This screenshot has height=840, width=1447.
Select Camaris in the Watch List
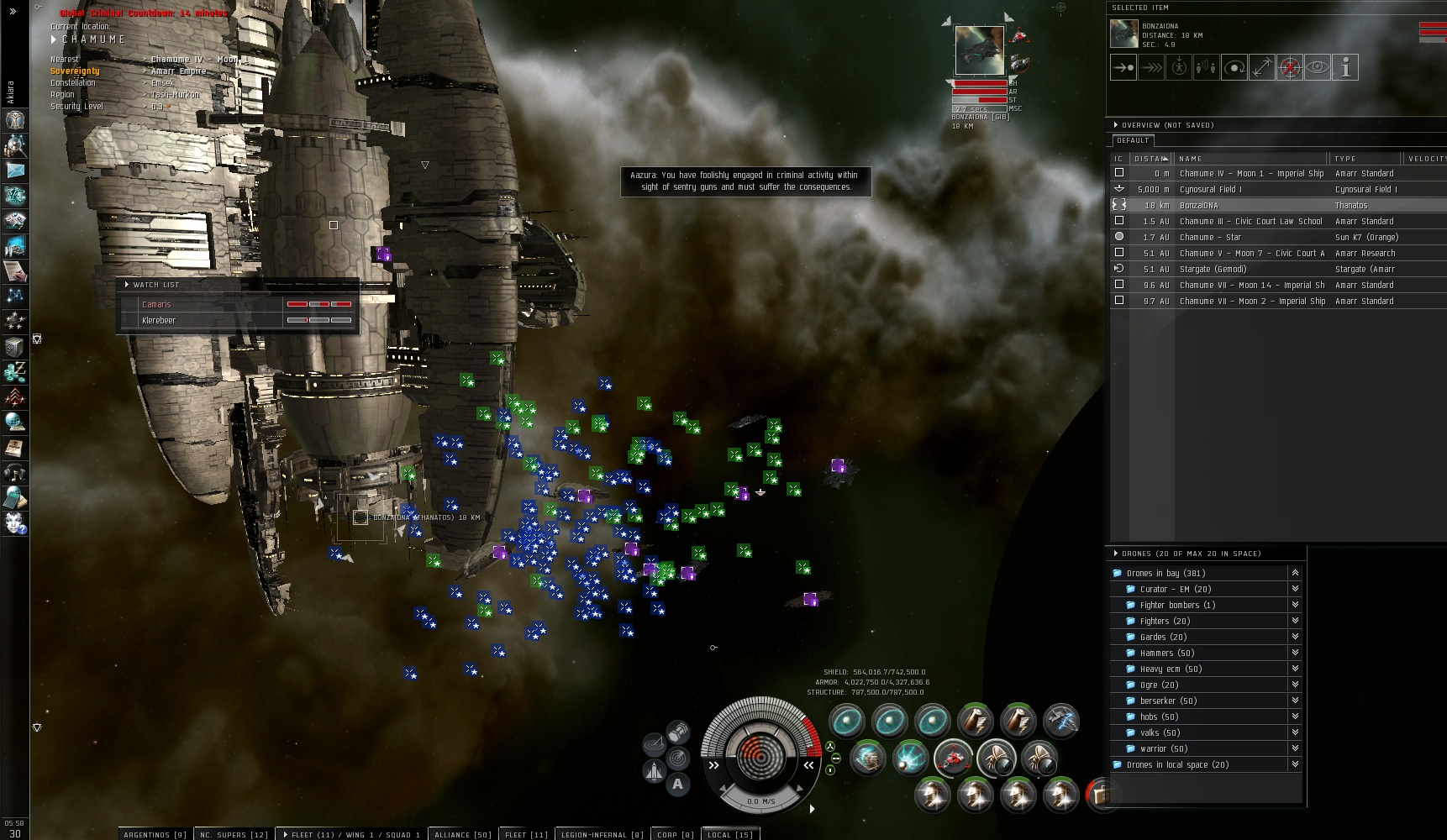[156, 304]
